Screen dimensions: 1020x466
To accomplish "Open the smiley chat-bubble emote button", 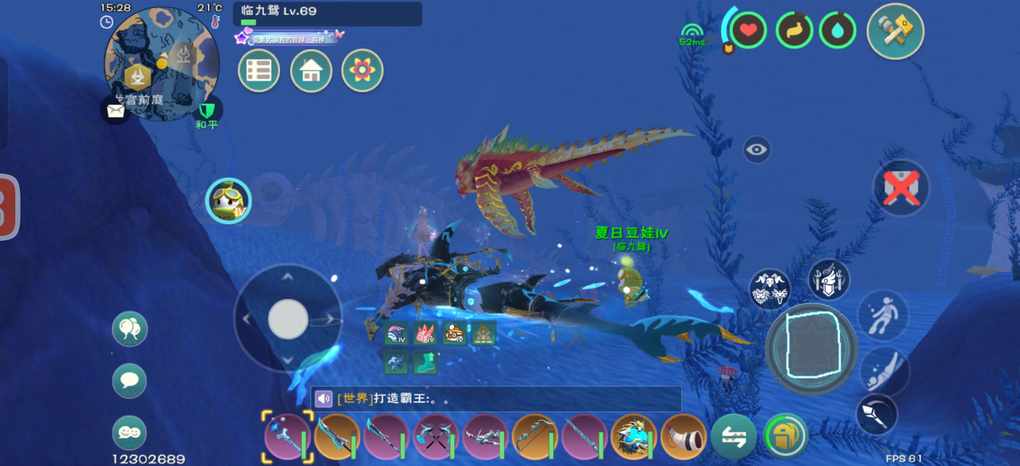I will [x=129, y=431].
